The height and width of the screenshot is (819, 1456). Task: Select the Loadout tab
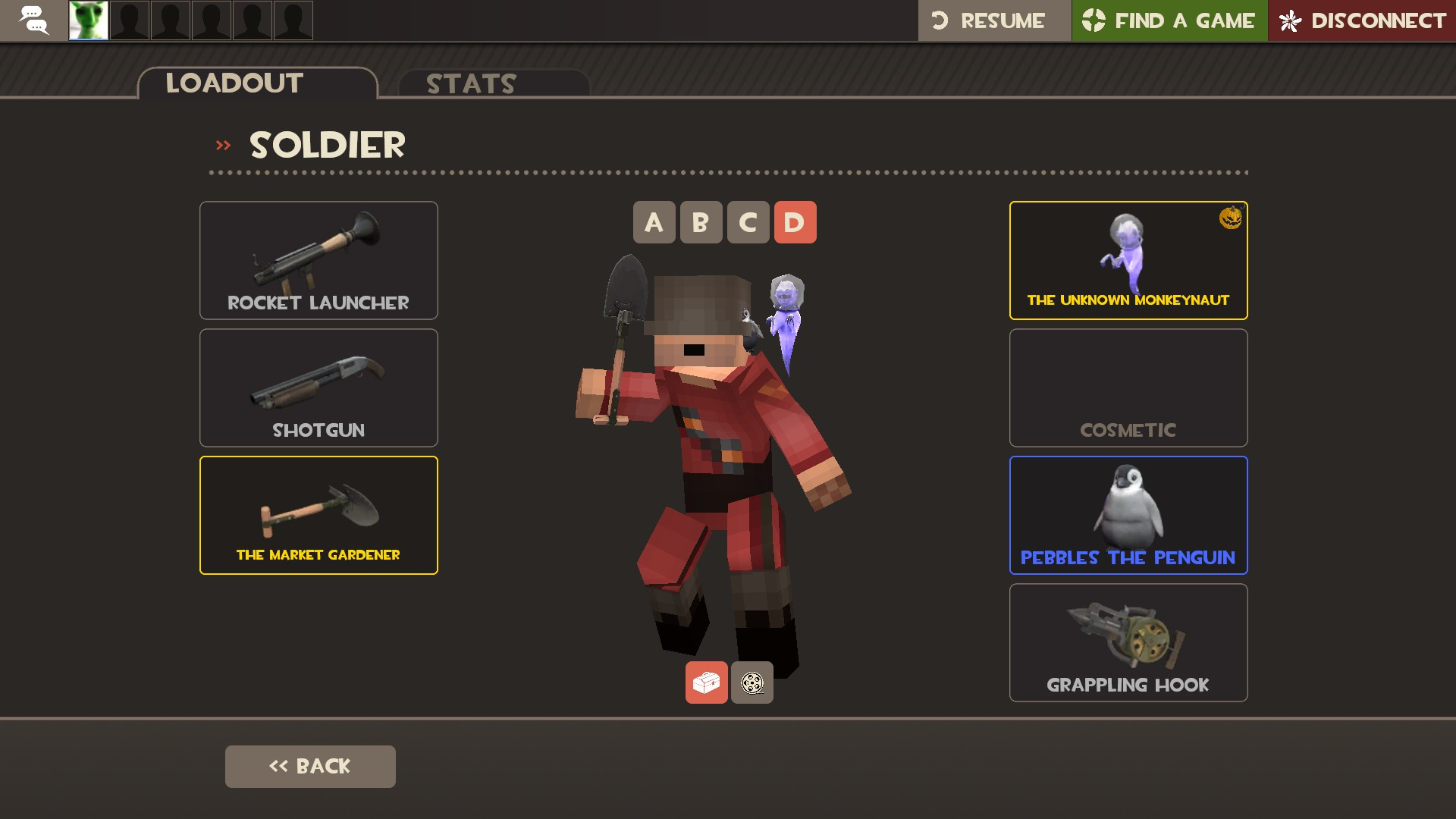235,83
